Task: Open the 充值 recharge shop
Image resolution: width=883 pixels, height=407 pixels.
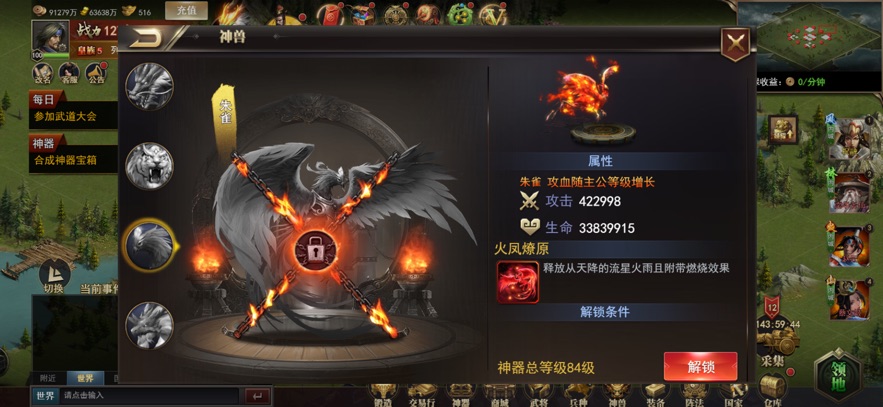Action: 185,11
